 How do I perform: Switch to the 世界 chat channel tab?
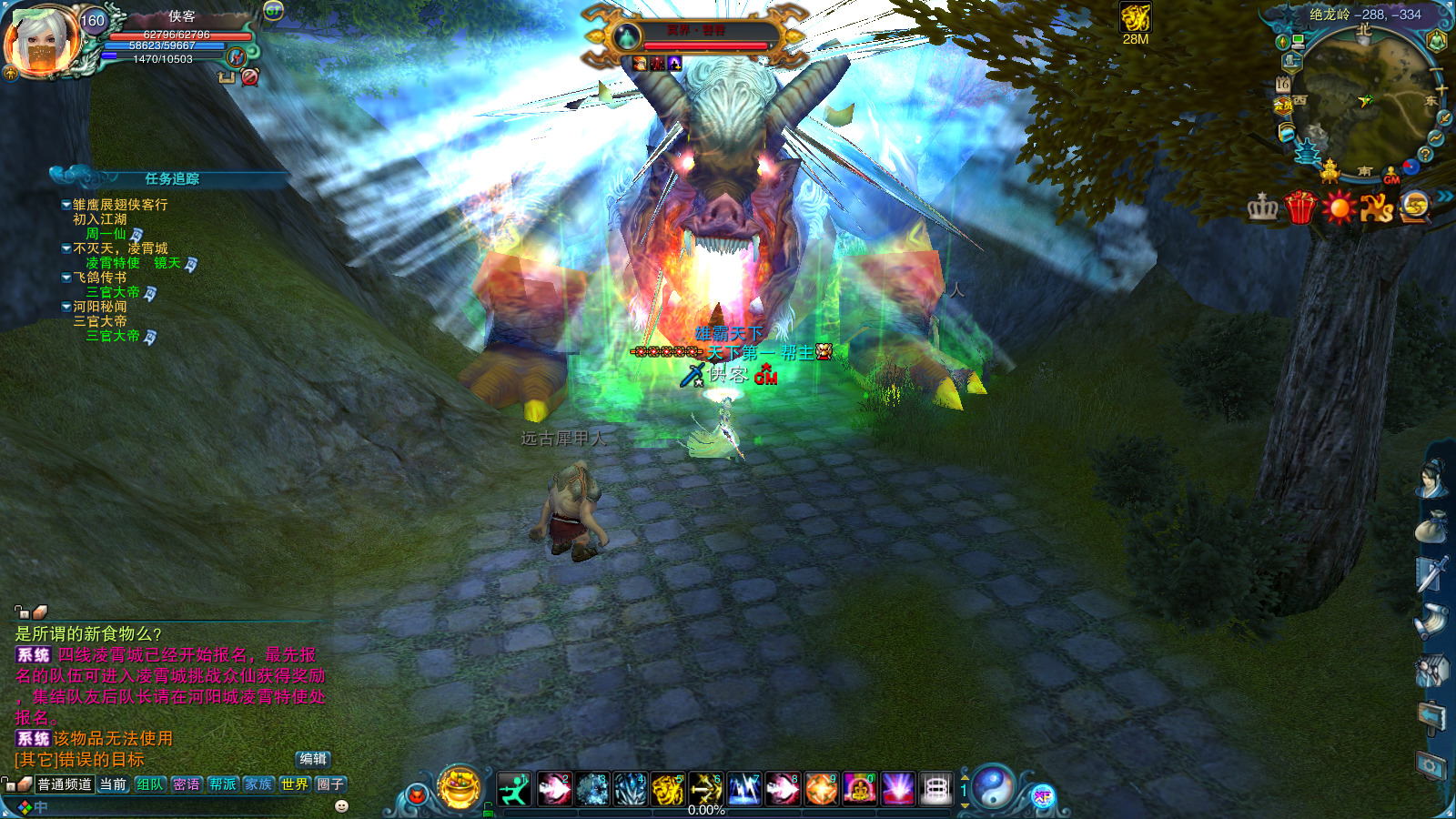[294, 784]
